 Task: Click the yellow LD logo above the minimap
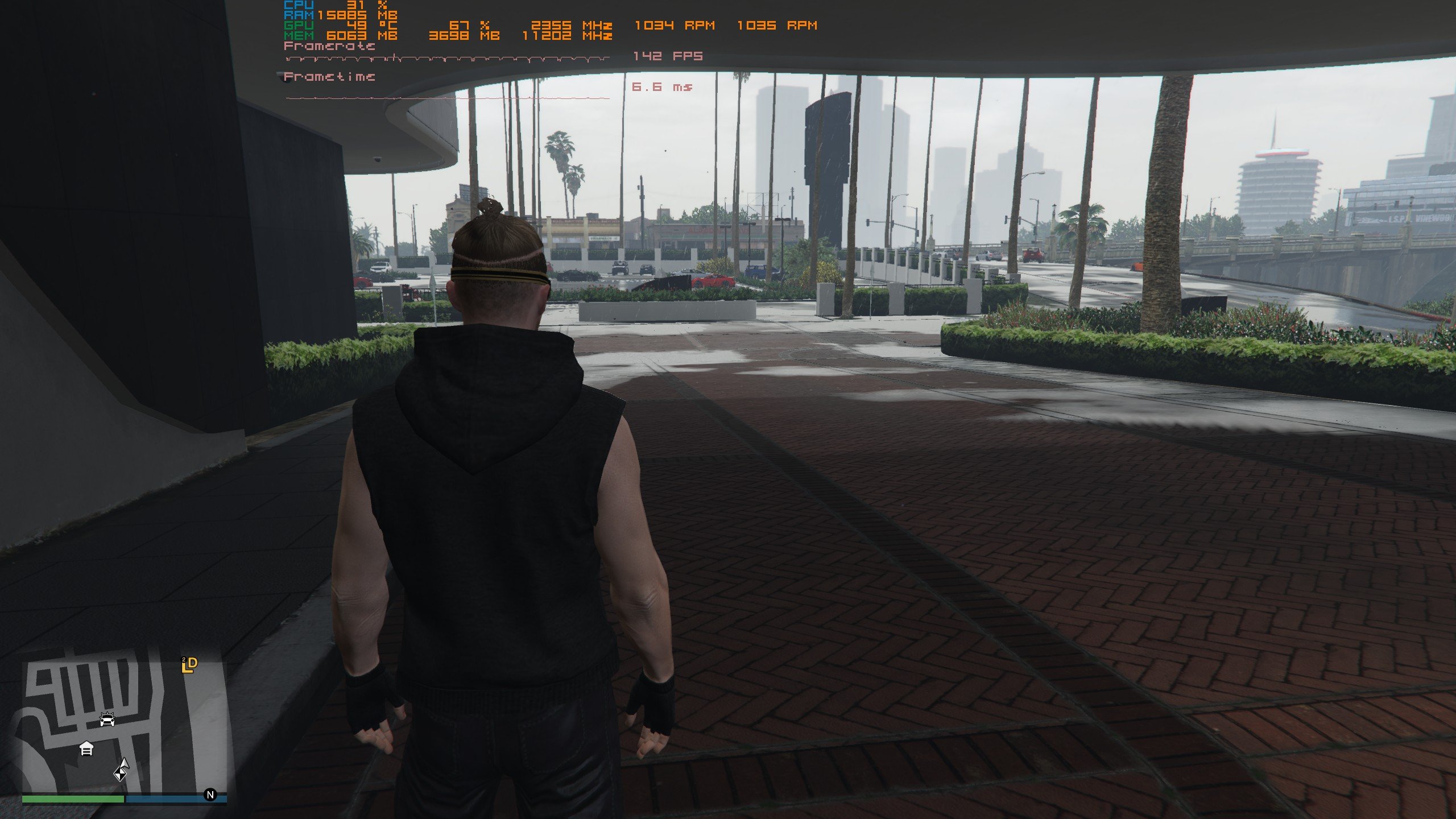coord(189,667)
